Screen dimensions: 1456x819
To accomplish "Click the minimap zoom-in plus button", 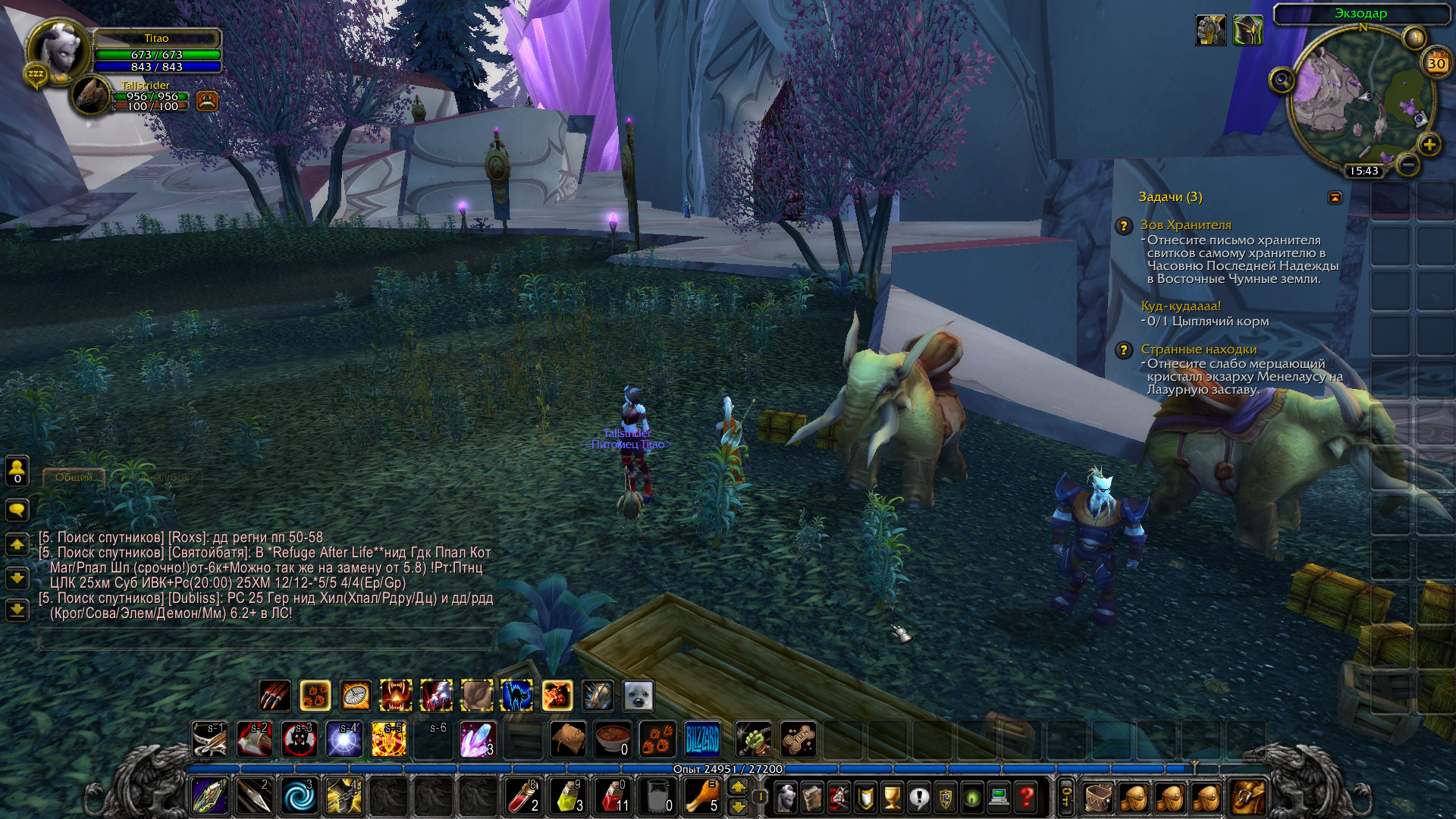I will pos(1429,144).
